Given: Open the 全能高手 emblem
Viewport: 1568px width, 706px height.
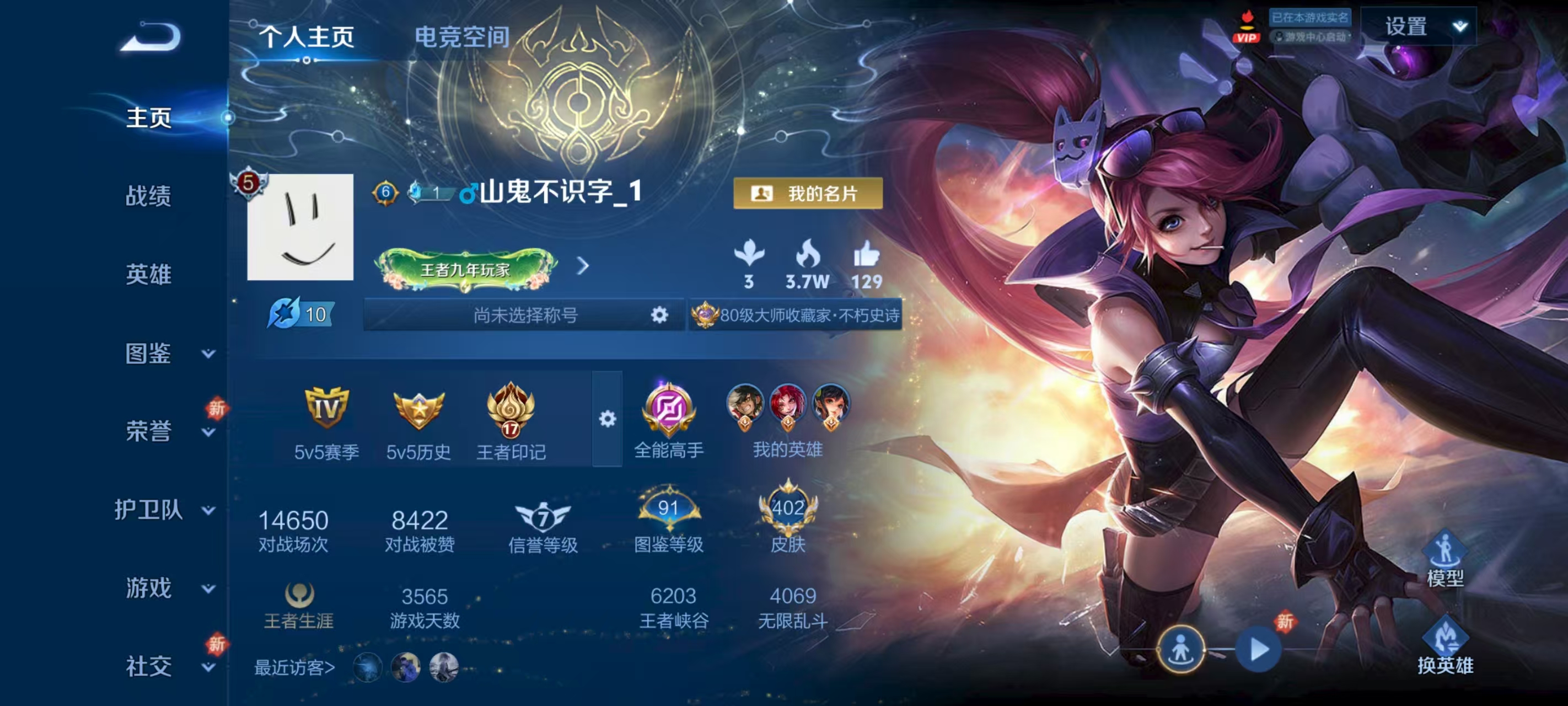Looking at the screenshot, I should 668,420.
